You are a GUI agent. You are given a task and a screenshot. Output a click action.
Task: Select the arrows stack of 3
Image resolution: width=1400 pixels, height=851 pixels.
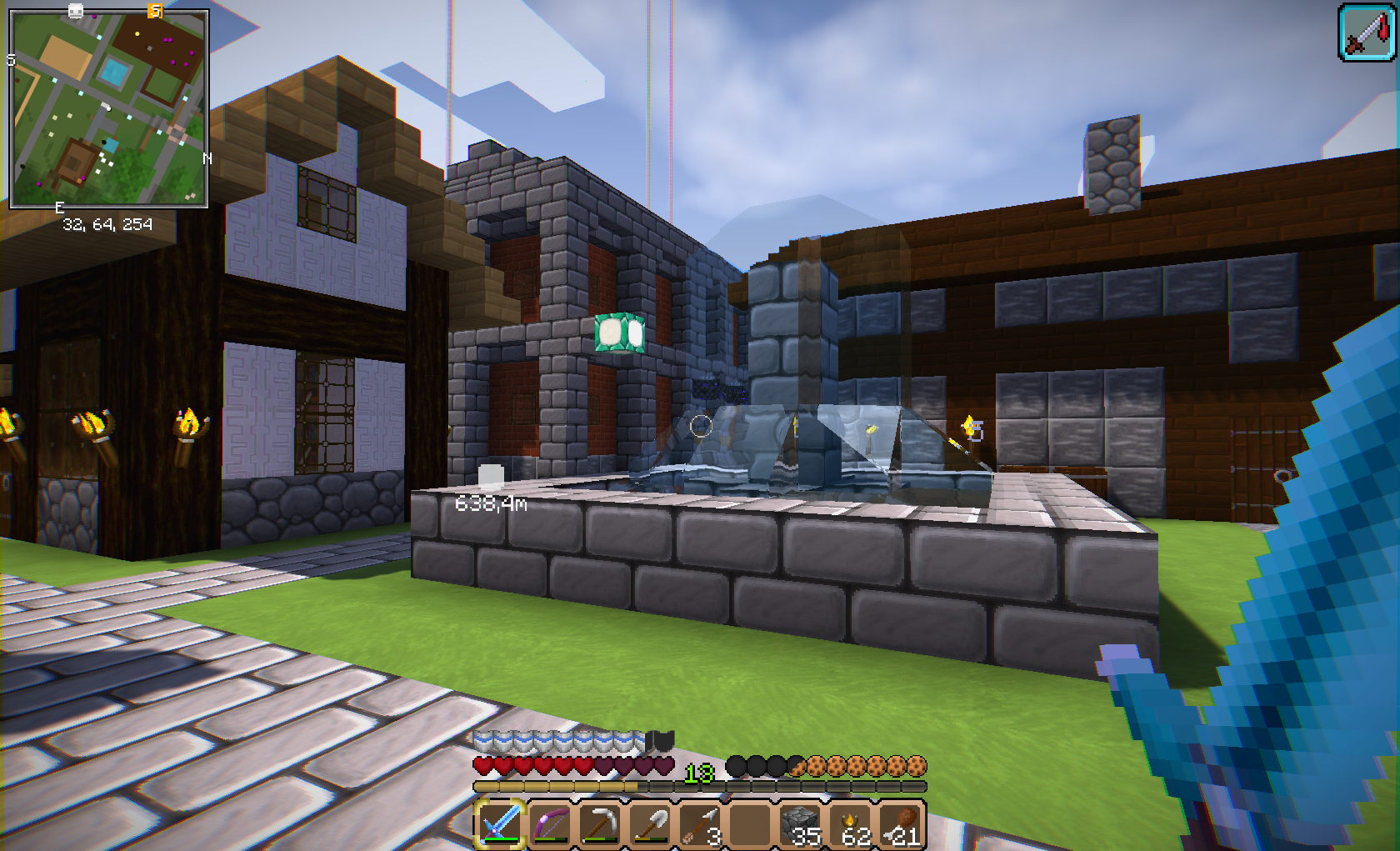701,823
